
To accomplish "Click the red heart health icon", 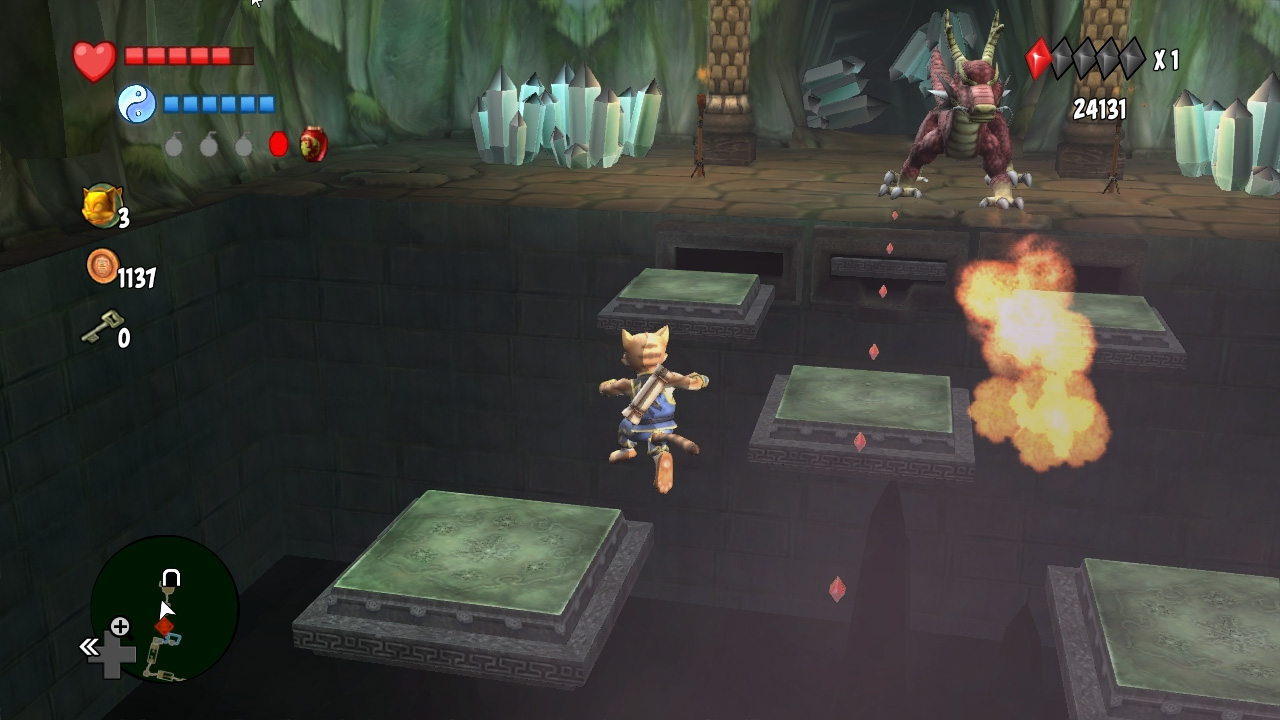I will [93, 57].
